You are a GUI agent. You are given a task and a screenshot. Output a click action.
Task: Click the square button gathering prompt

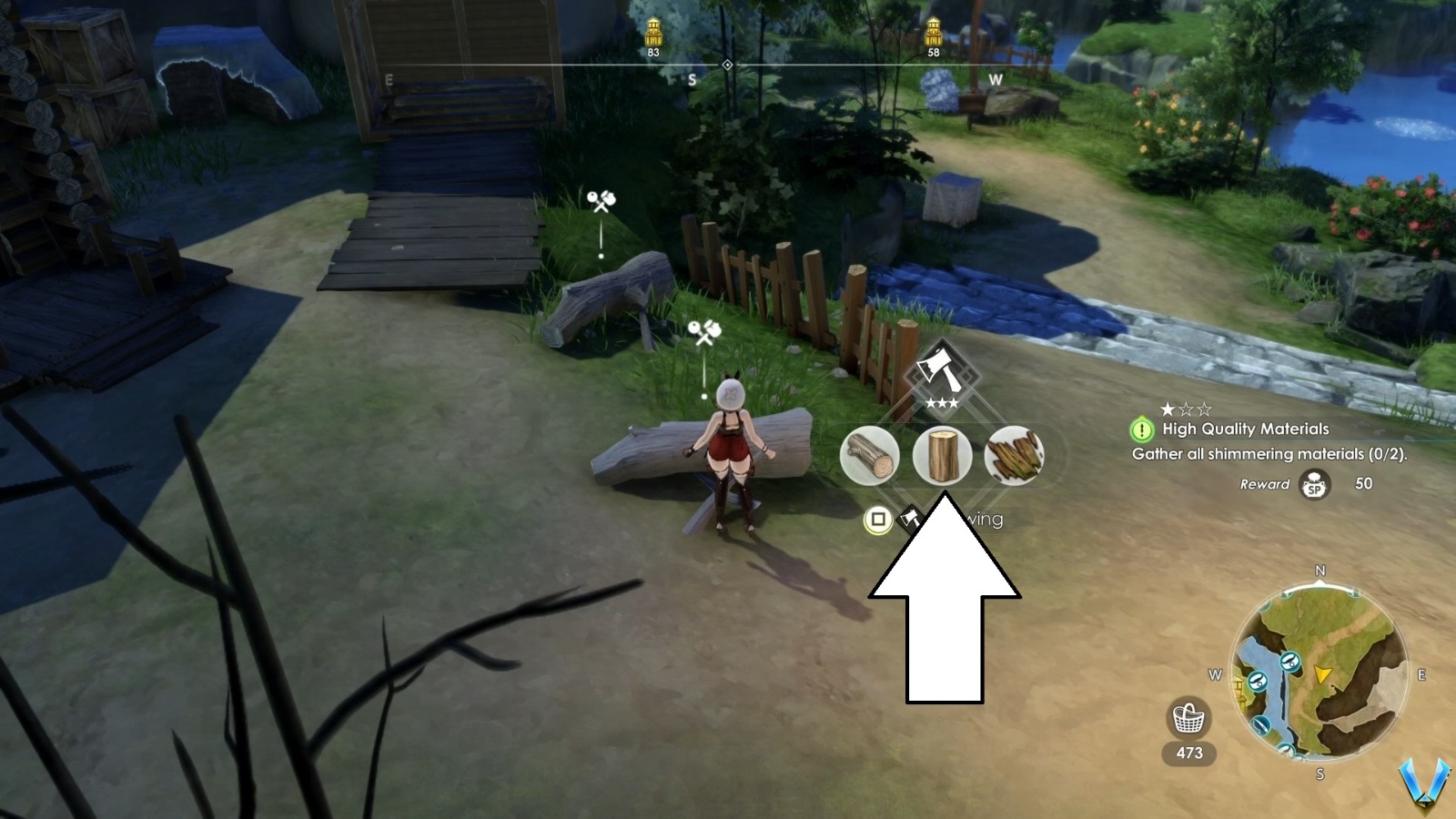[876, 520]
